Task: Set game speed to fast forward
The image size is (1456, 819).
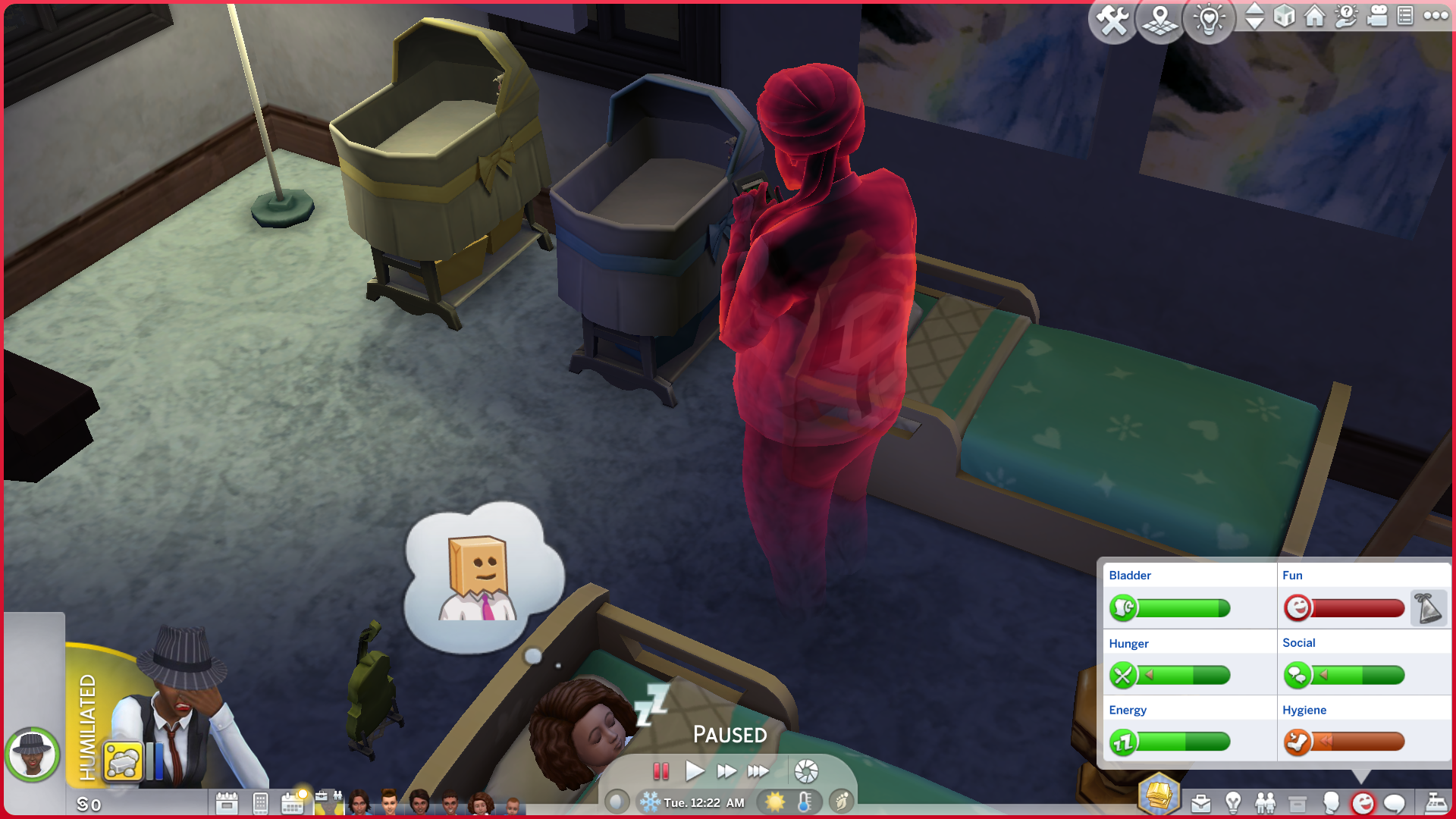Action: click(726, 772)
